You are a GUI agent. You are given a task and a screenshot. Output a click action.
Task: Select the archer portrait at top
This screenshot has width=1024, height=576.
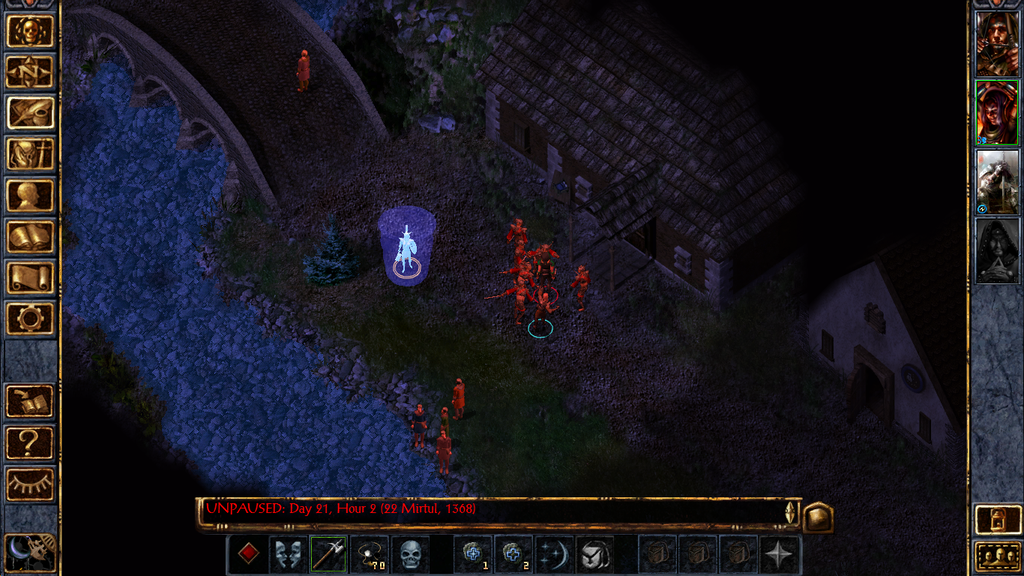[997, 44]
